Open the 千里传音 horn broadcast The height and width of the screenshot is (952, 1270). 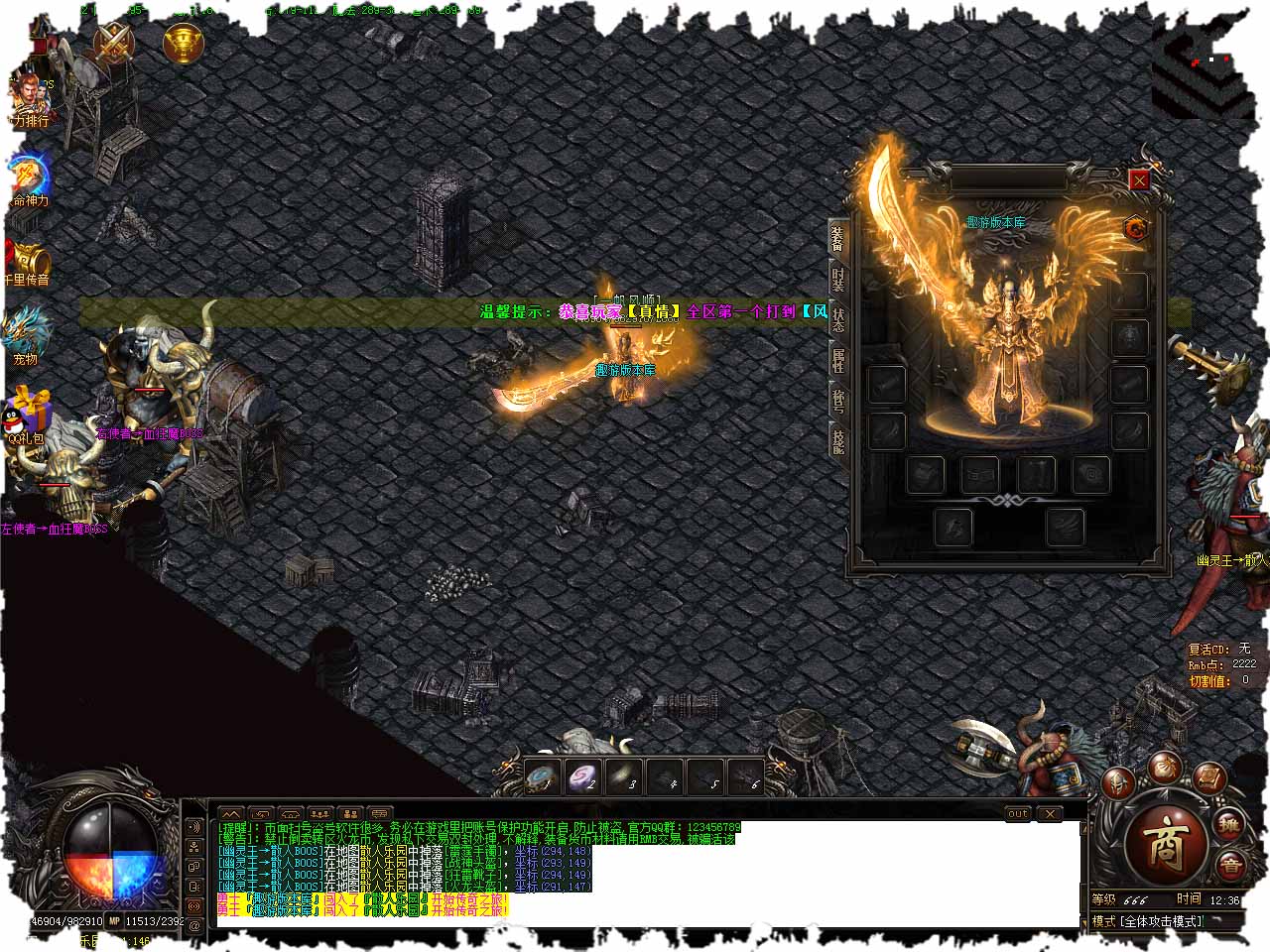[28, 261]
